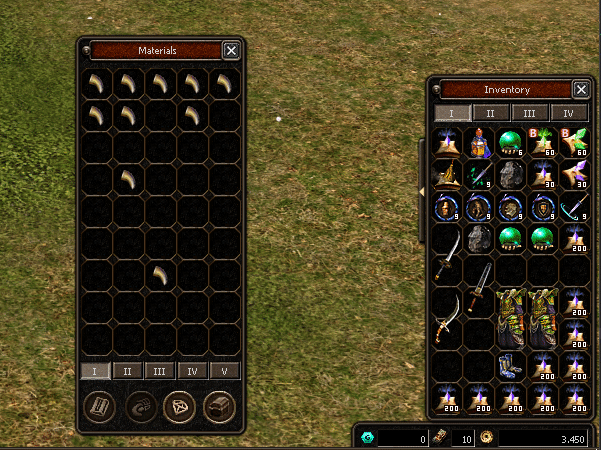
Task: Select the green orb stacked at 6
Action: click(512, 143)
